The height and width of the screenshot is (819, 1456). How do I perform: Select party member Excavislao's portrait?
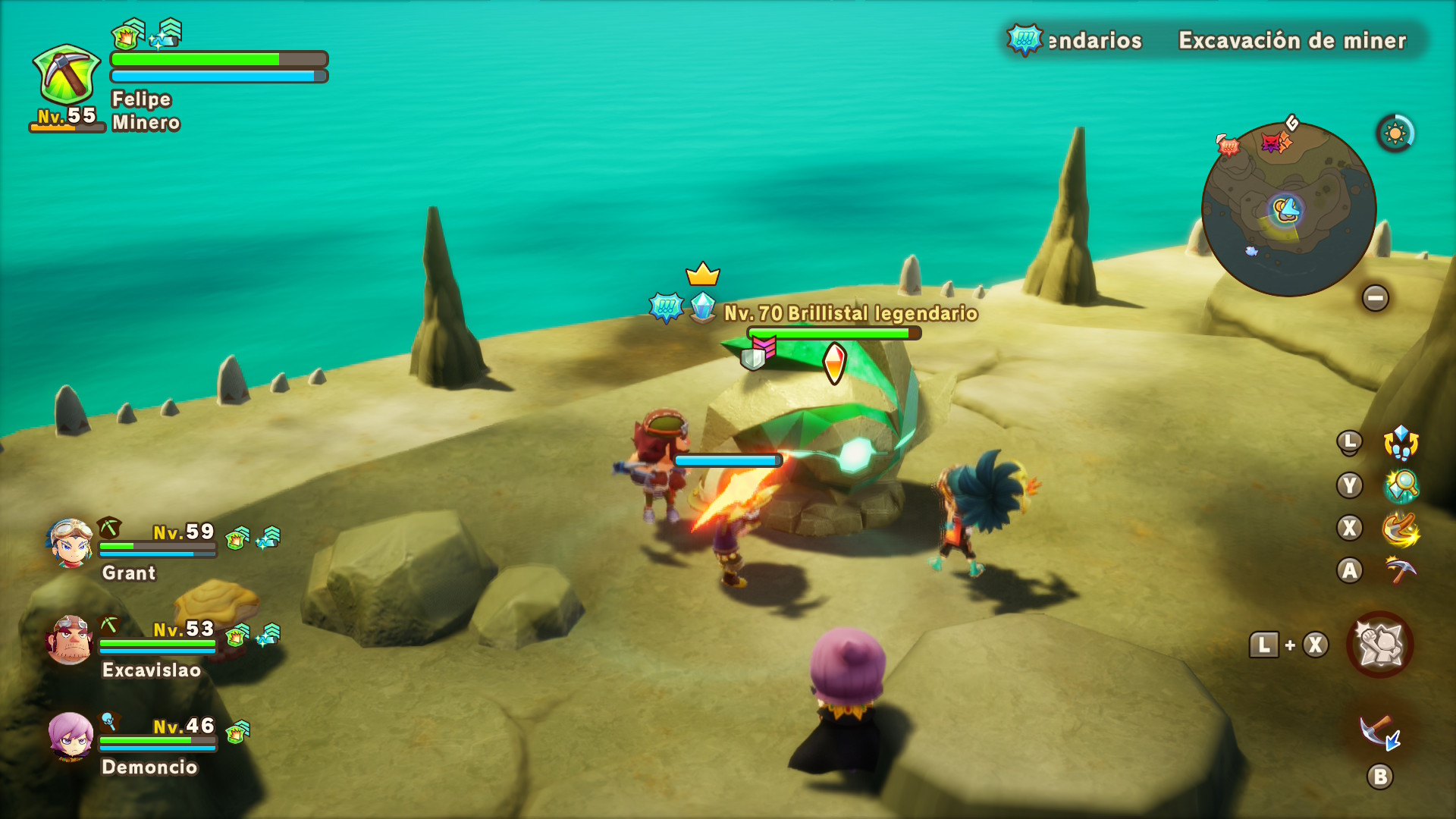coord(70,640)
